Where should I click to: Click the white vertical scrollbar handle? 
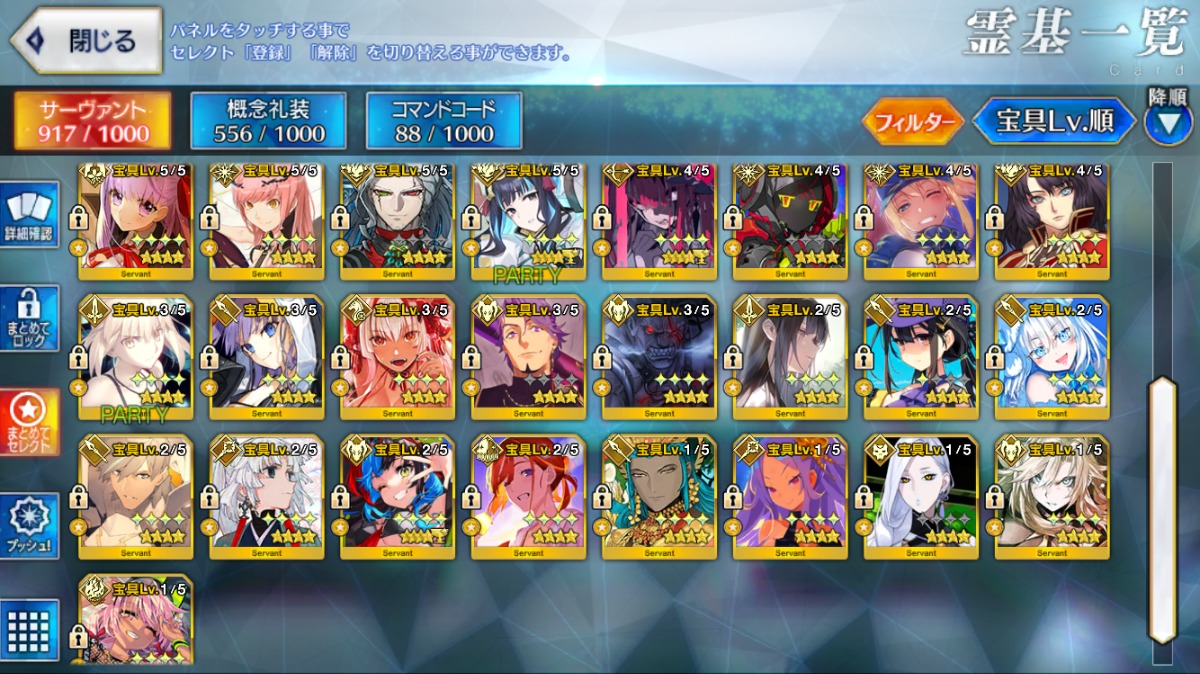pyautogui.click(x=1162, y=510)
